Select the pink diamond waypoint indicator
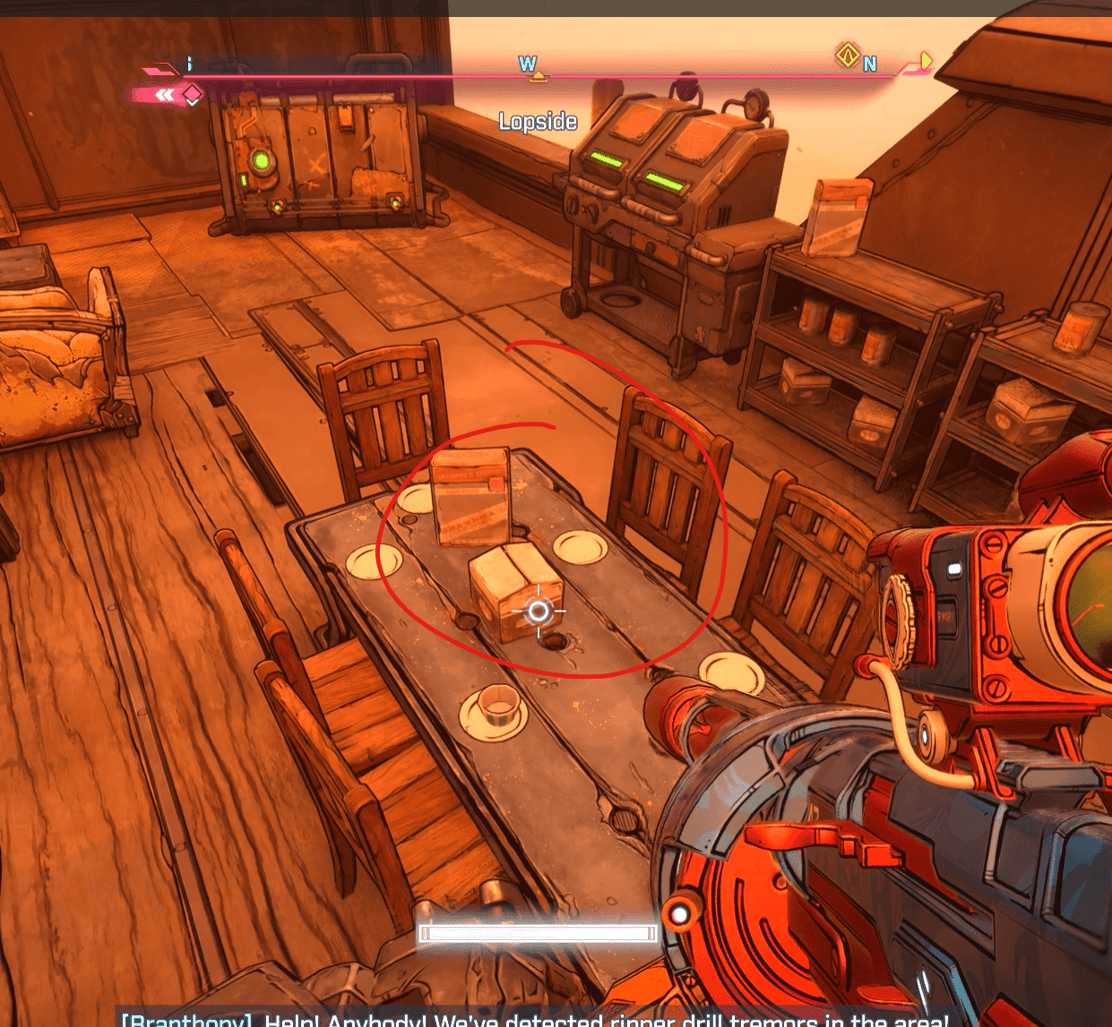This screenshot has height=1027, width=1112. tap(191, 95)
